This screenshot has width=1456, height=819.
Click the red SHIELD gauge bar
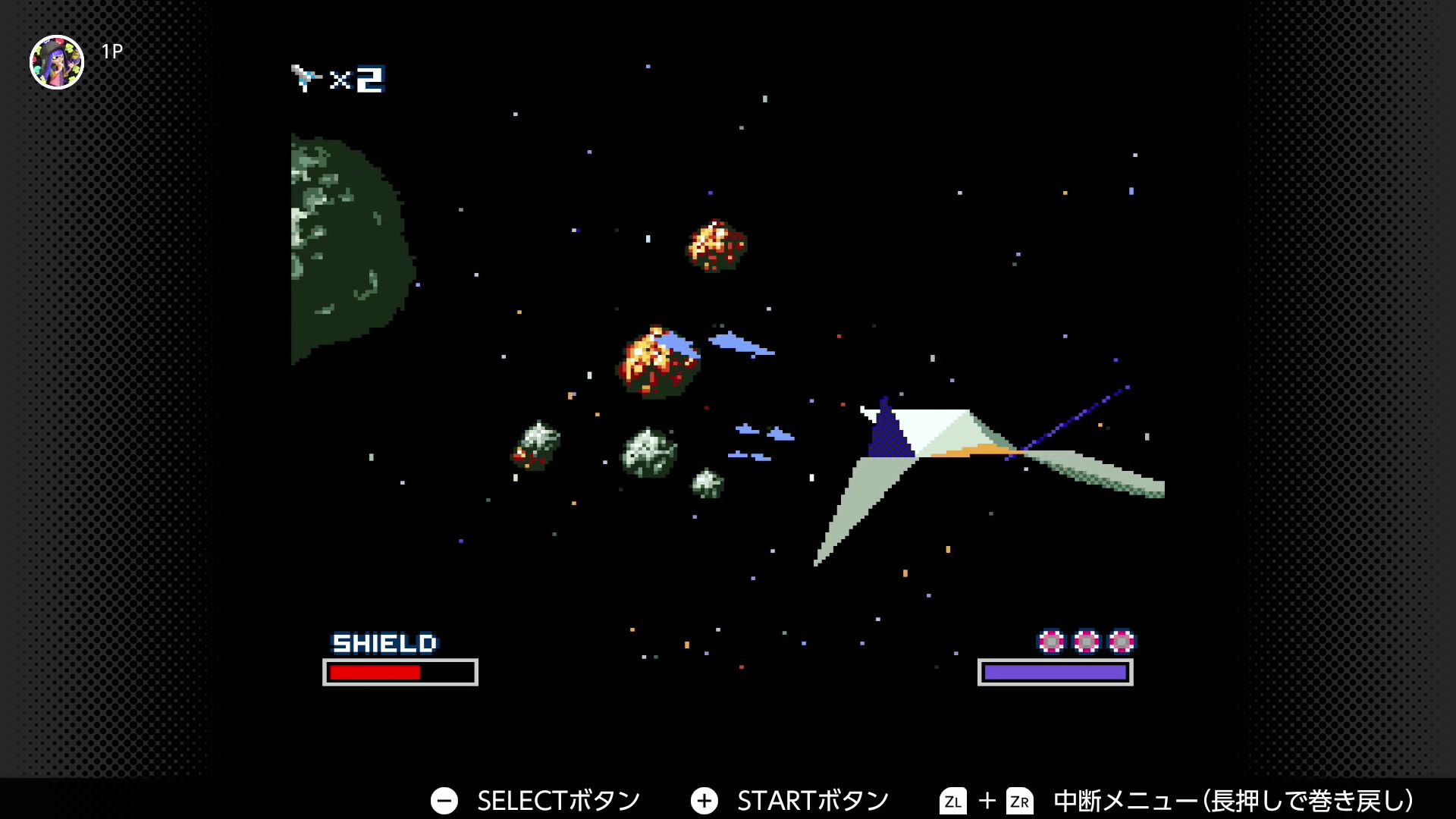(x=375, y=670)
